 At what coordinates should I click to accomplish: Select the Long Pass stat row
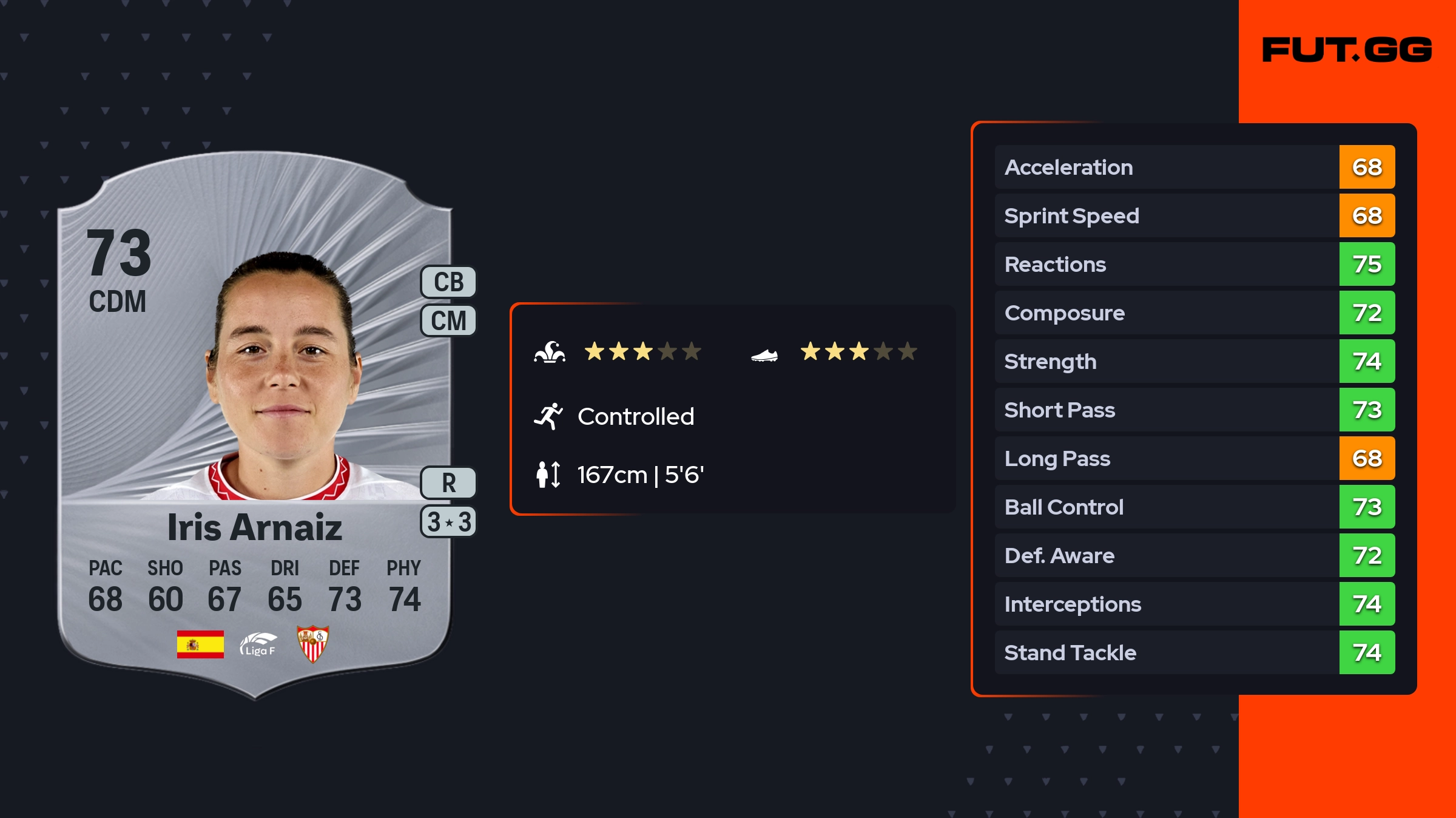[x=1194, y=458]
